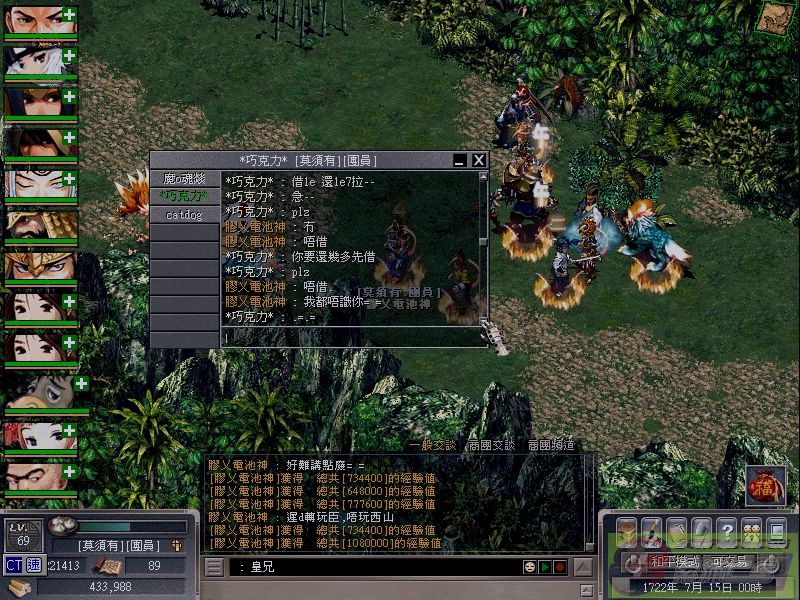800x600 pixels.
Task: Switch to the catdog conversation
Action: click(x=184, y=214)
